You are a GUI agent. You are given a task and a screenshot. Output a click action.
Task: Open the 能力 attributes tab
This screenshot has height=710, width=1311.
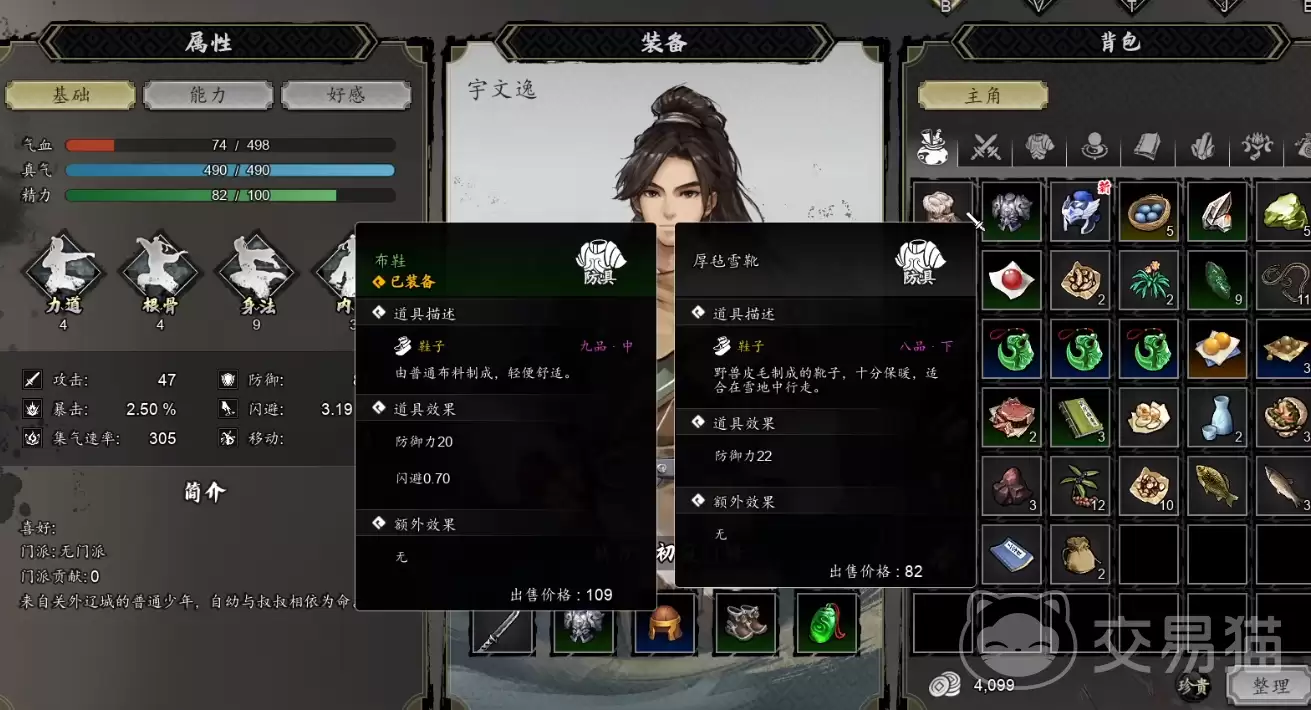[208, 95]
